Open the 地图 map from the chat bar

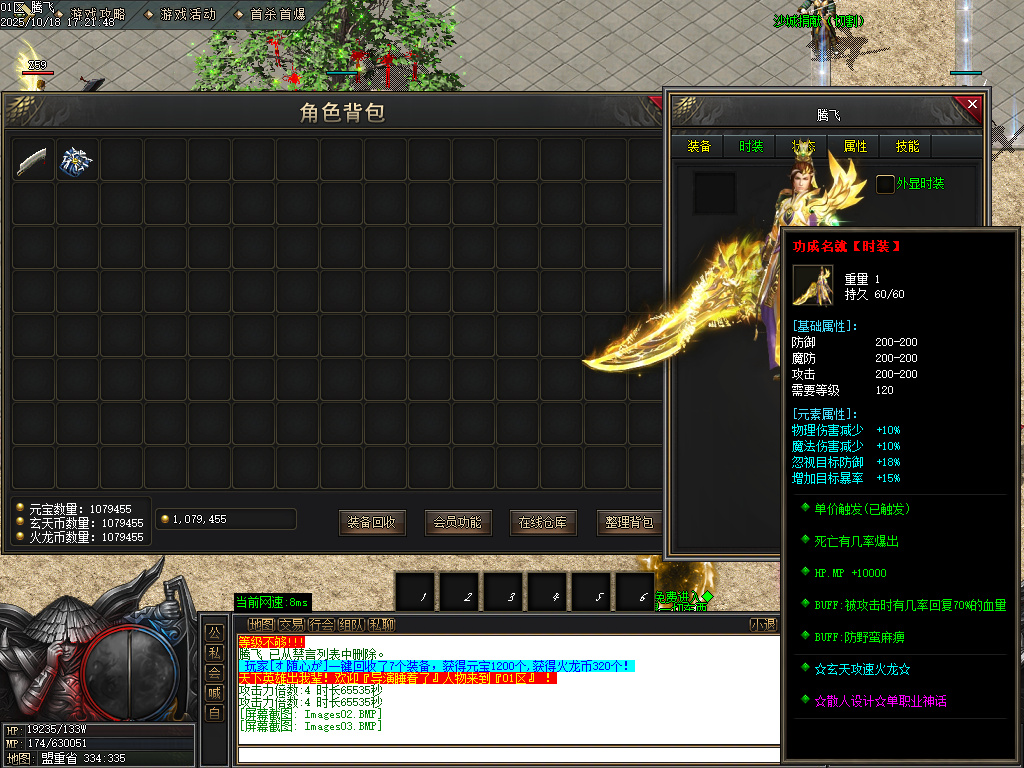click(259, 625)
